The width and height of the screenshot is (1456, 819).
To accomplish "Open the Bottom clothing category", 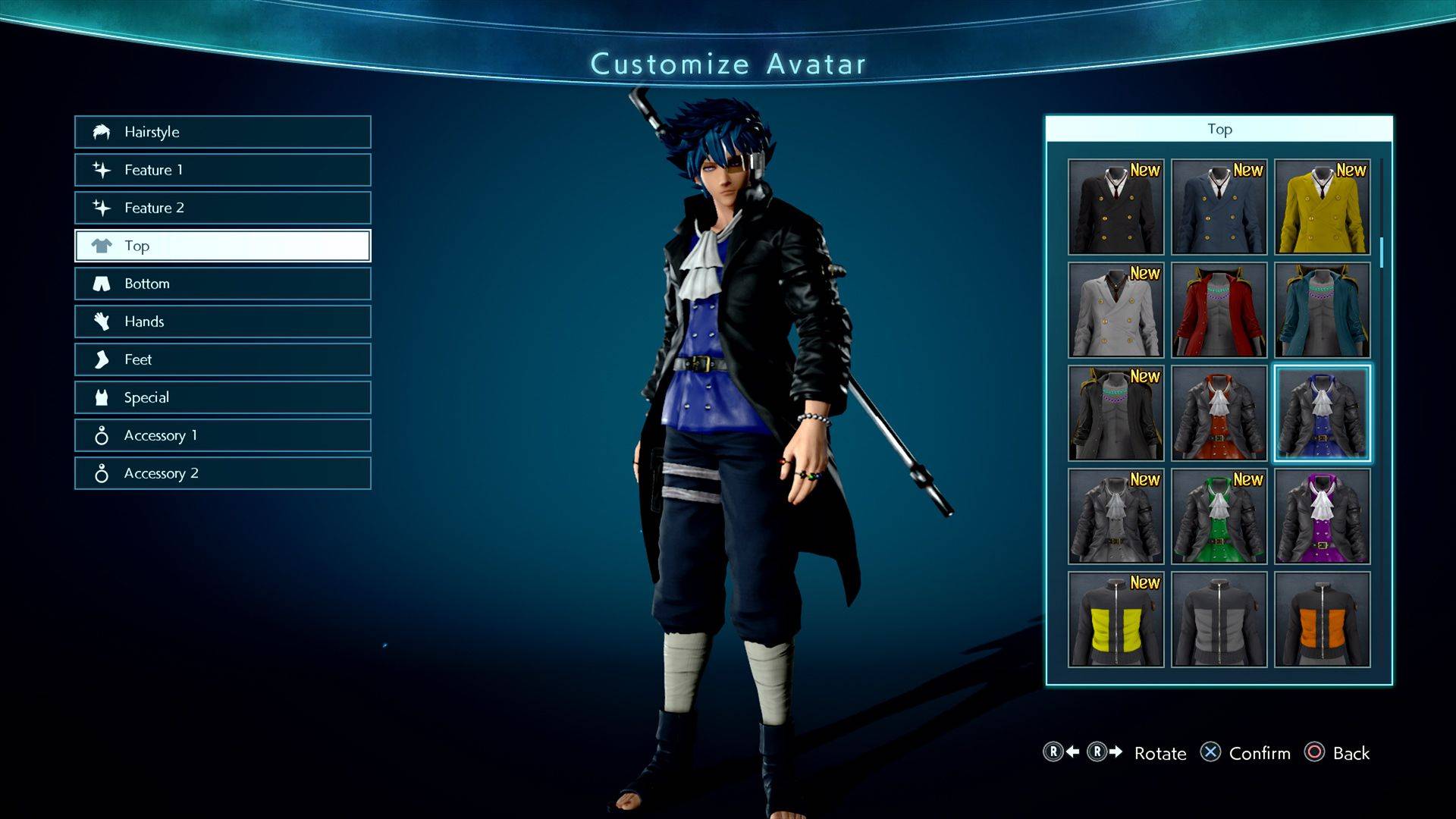I will [x=222, y=284].
